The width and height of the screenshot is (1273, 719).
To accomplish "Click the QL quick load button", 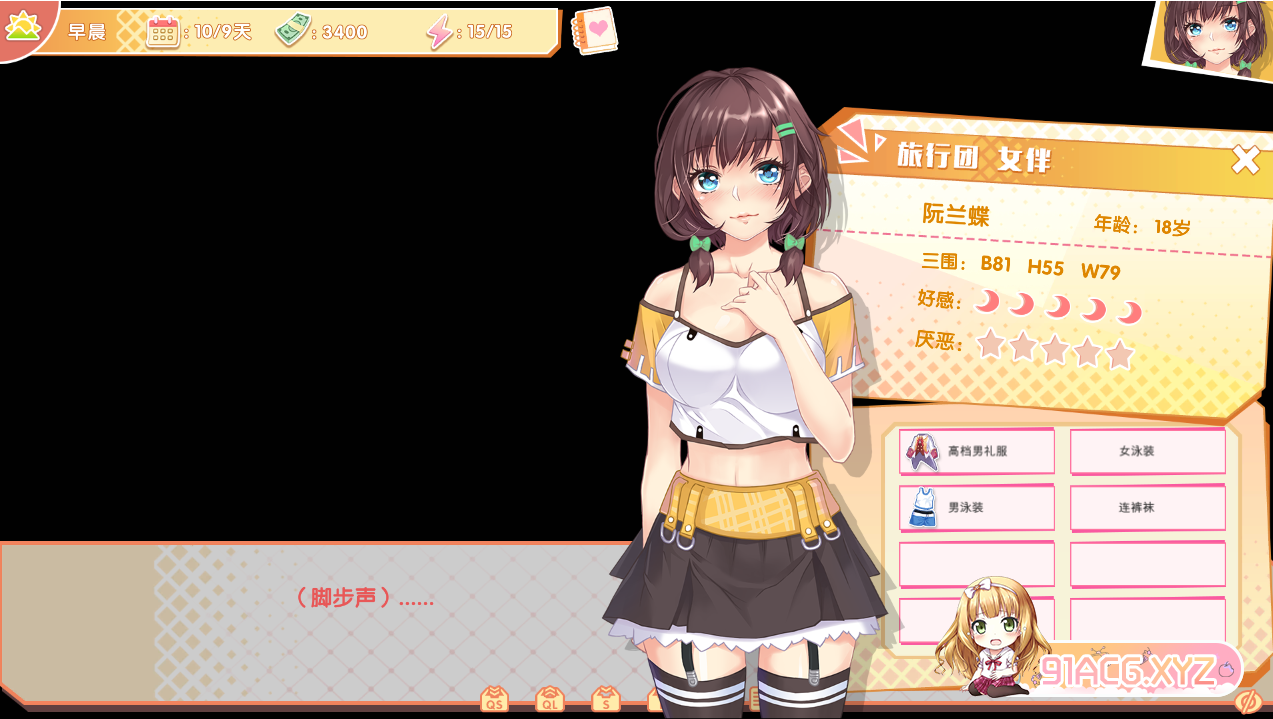I will pyautogui.click(x=549, y=699).
